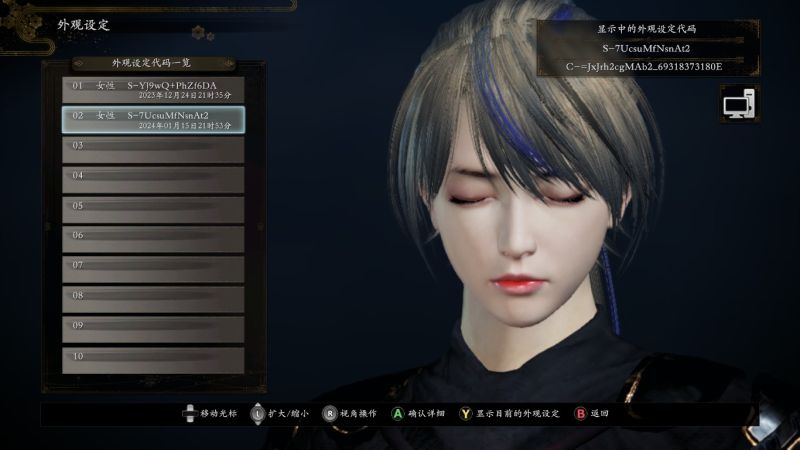Select appearance code slot 01
Image resolution: width=800 pixels, height=450 pixels.
tap(153, 90)
